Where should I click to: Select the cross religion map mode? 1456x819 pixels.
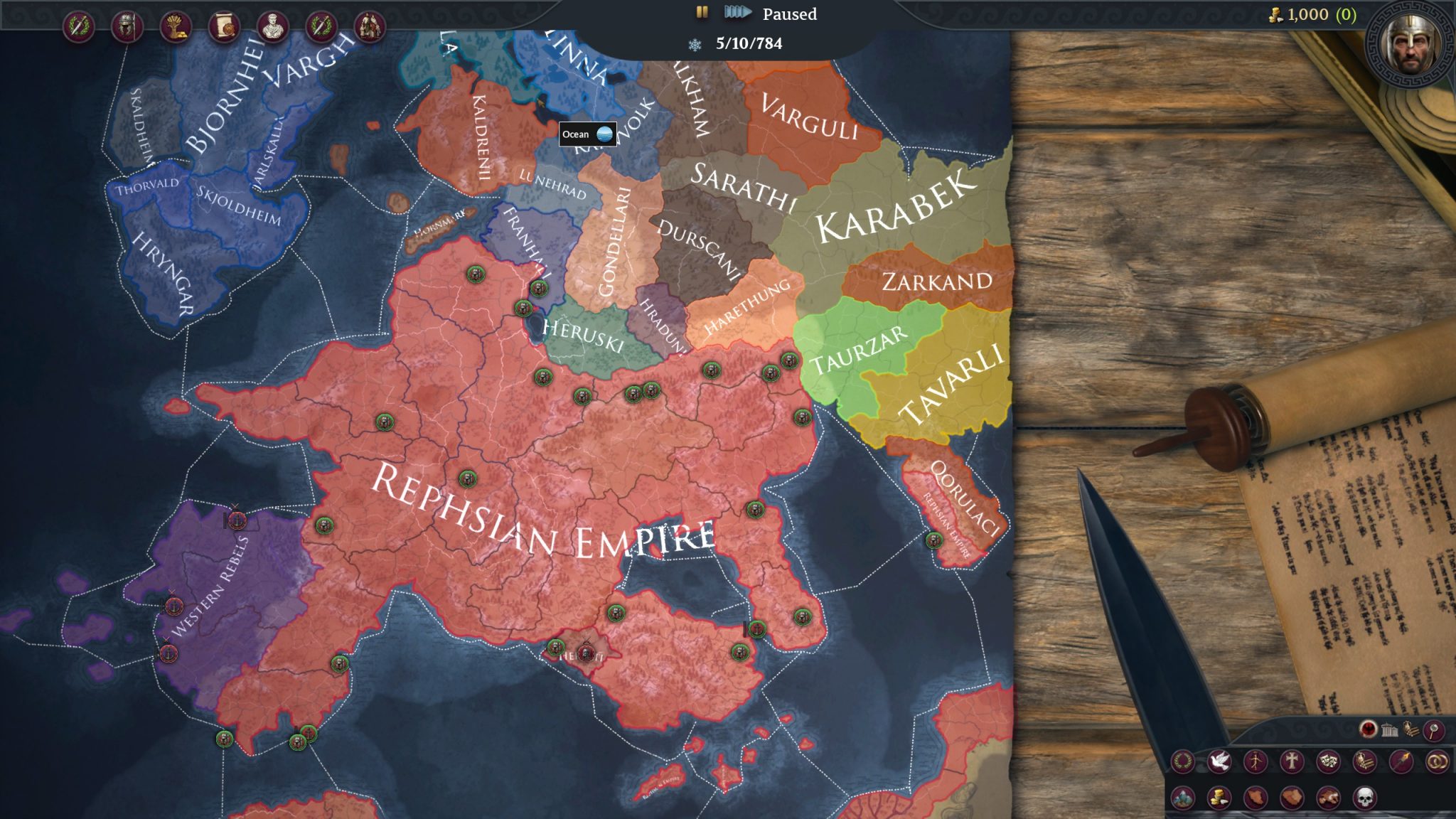coord(1292,762)
